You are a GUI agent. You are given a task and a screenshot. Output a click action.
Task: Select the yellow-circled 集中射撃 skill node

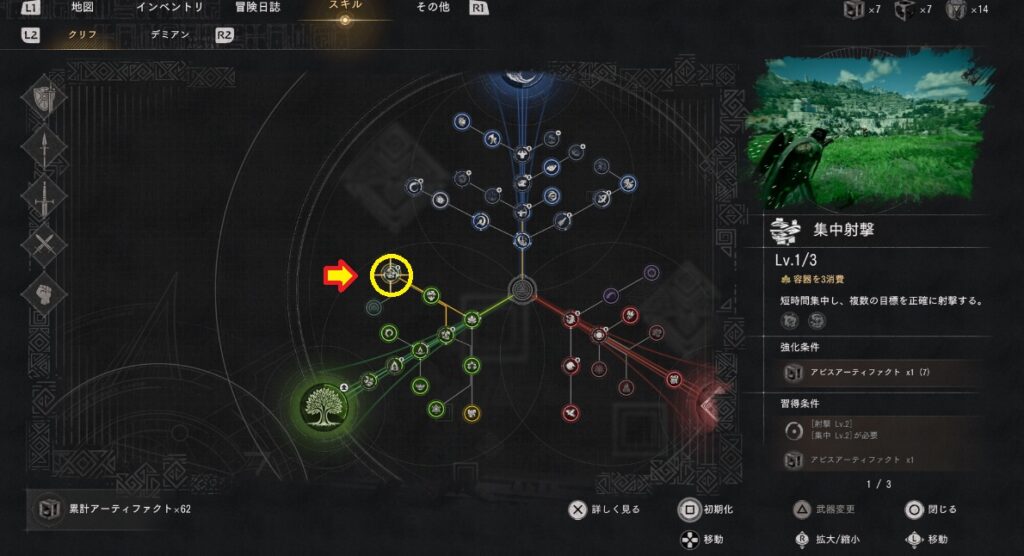[392, 273]
